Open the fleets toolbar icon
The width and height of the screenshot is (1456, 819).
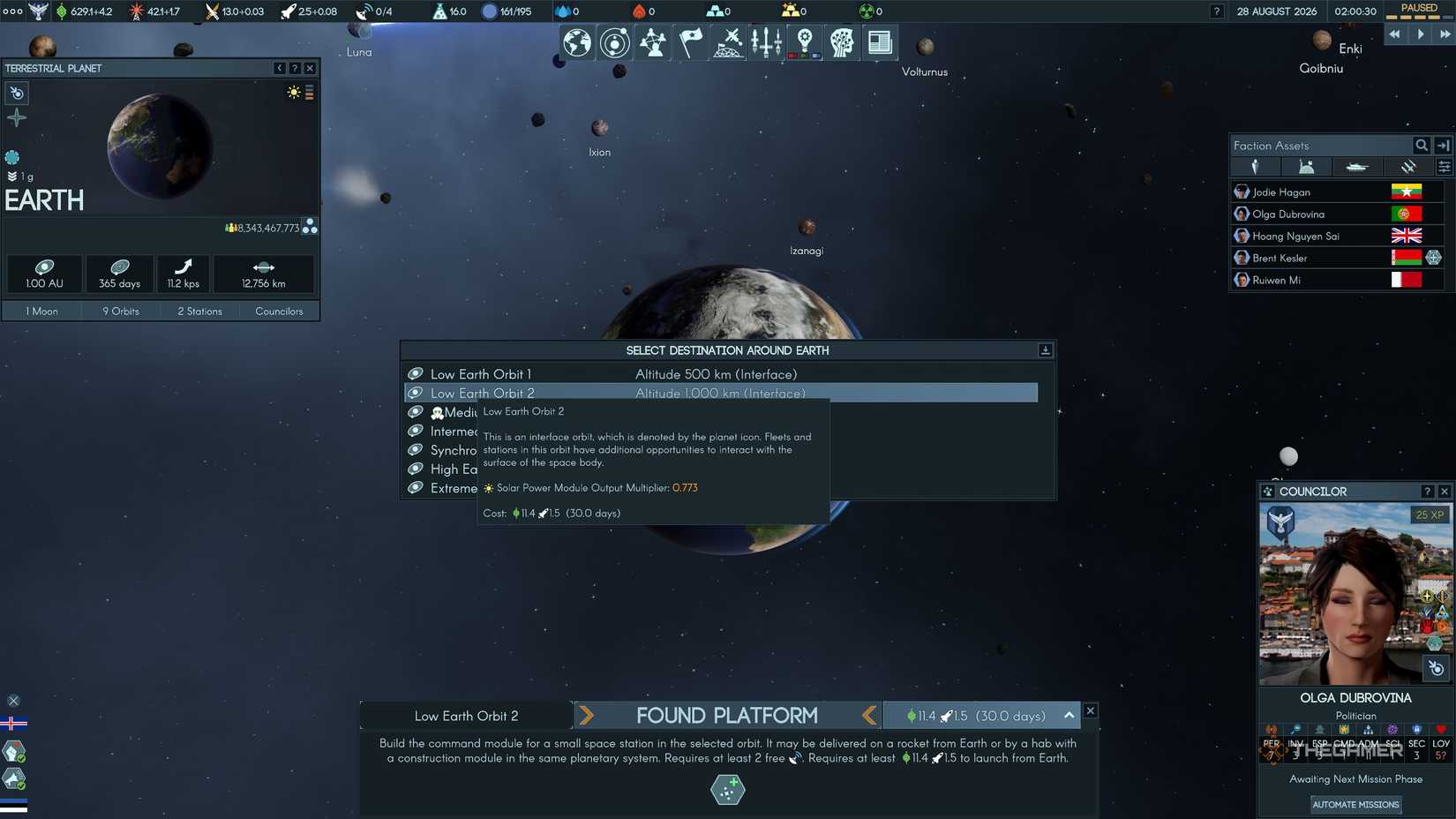click(766, 41)
